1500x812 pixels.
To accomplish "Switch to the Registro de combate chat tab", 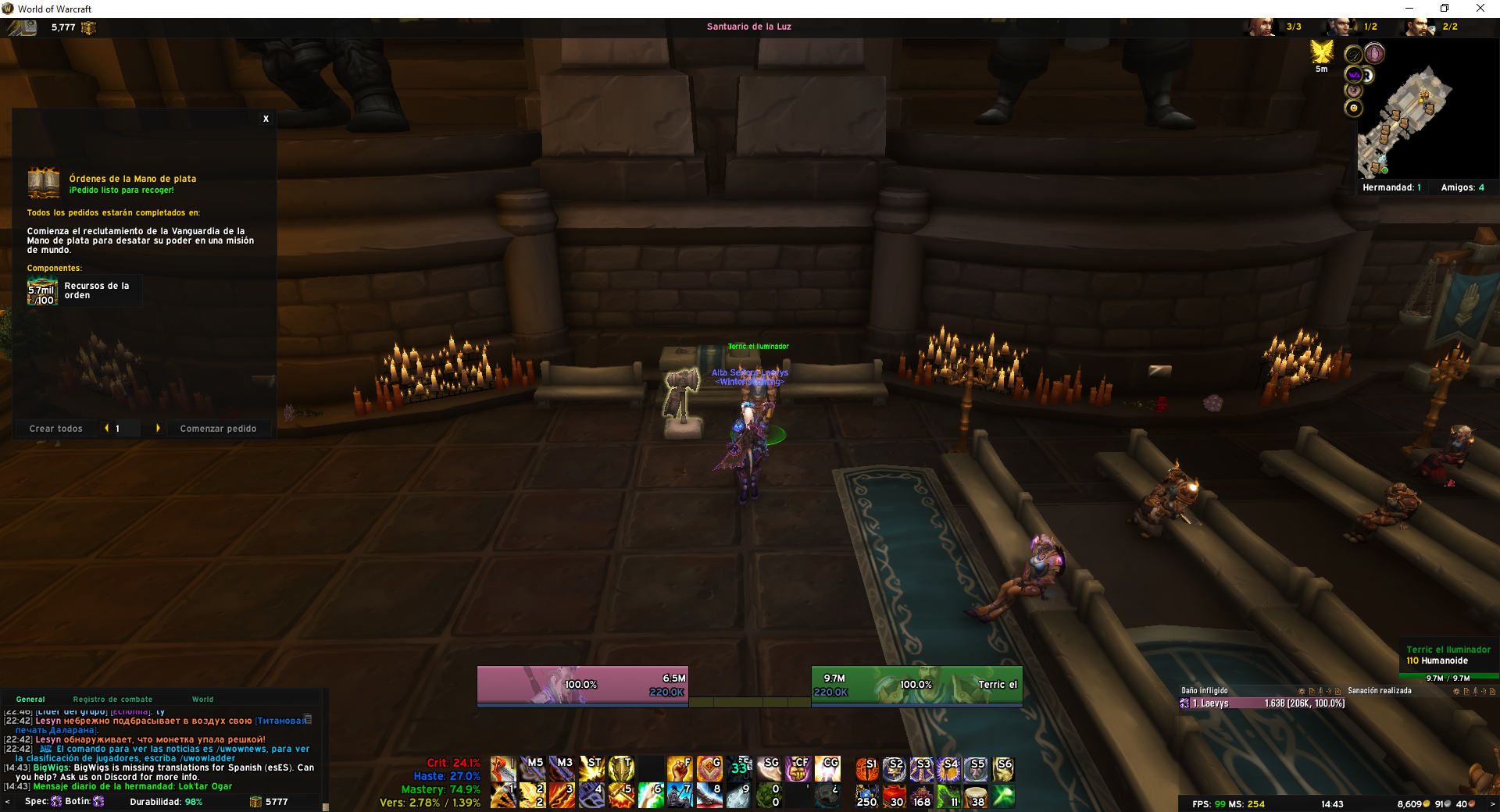I will tap(112, 700).
